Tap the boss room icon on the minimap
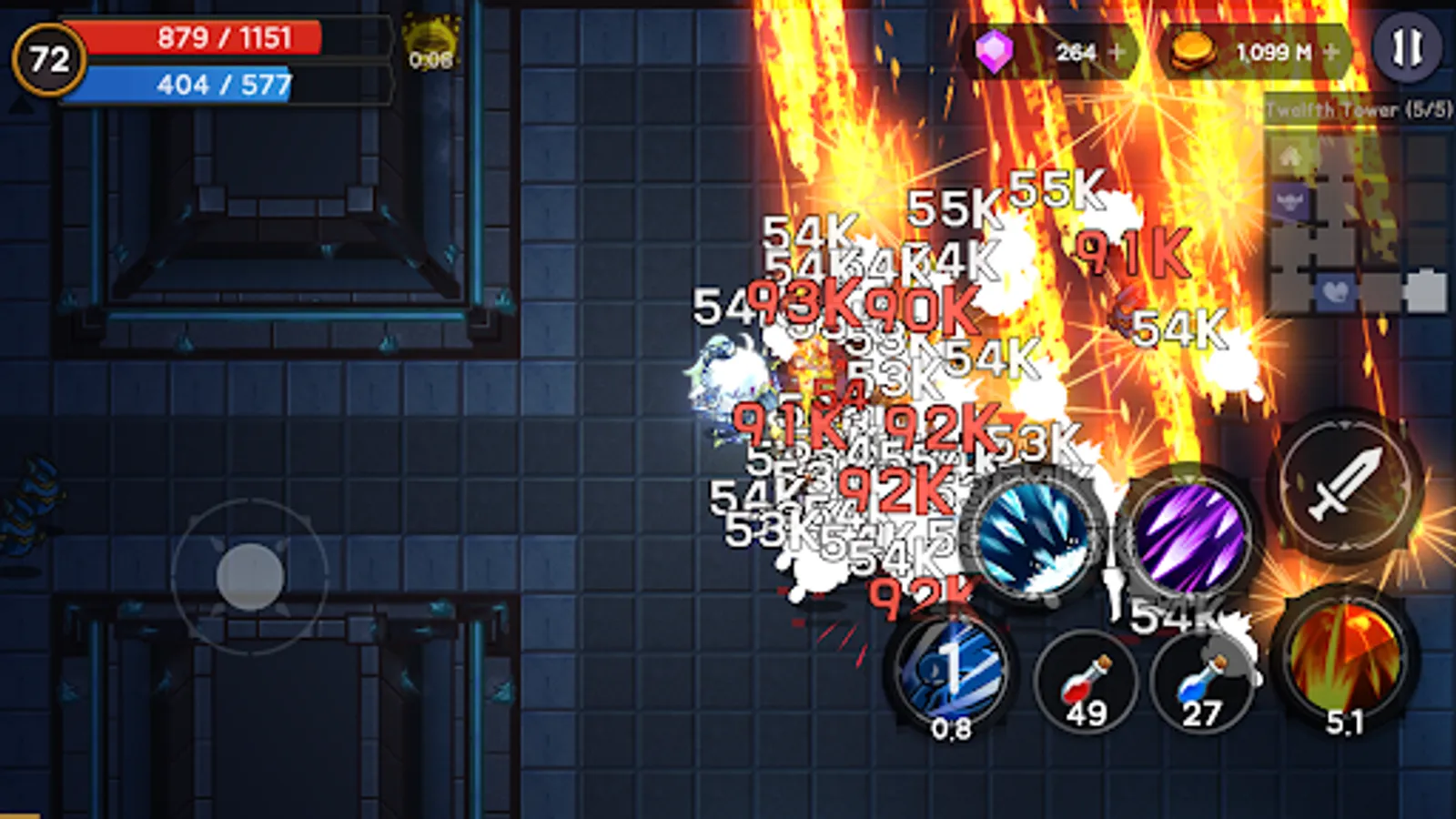Viewport: 1456px width, 819px height. (1291, 200)
